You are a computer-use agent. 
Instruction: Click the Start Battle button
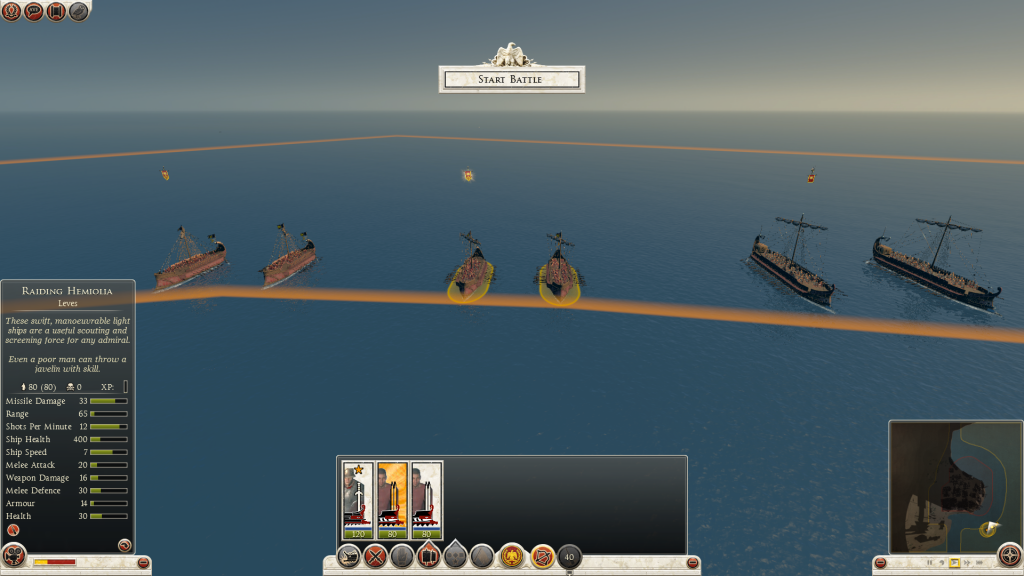511,79
